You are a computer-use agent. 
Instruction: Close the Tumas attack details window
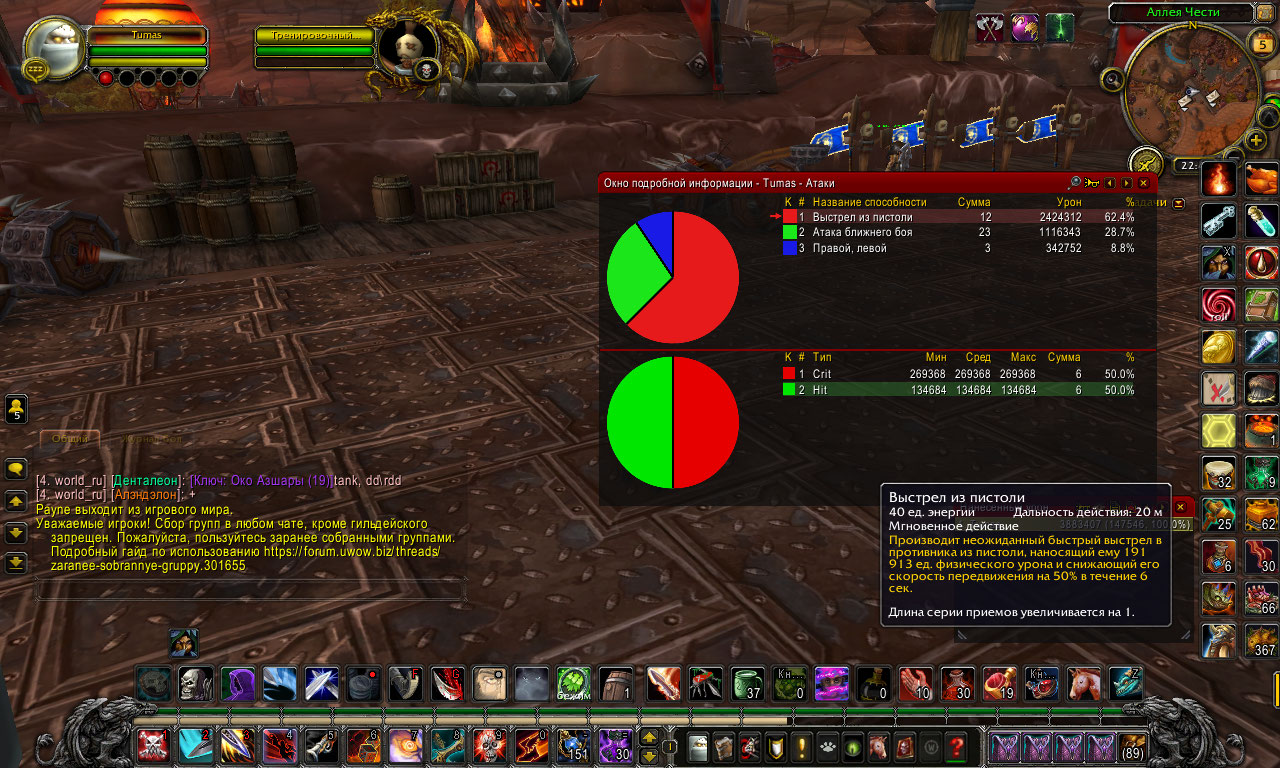pyautogui.click(x=1143, y=183)
